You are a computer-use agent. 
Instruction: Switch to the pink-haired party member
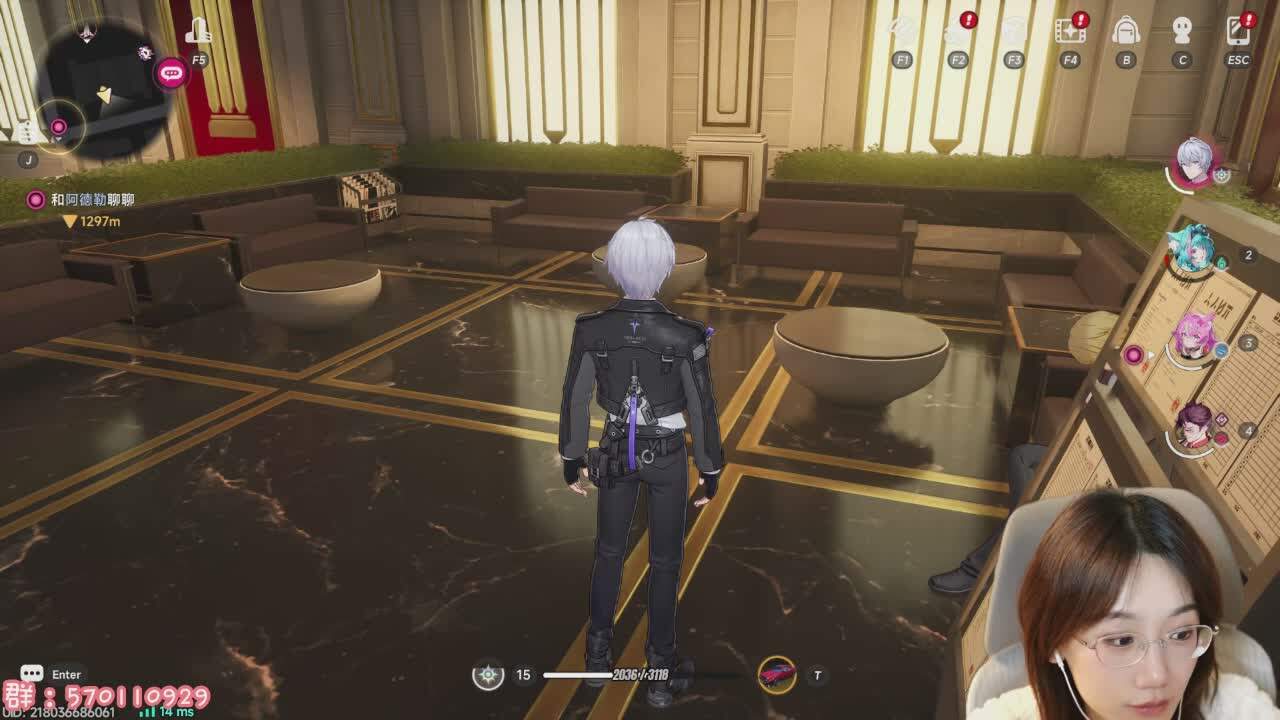[x=1193, y=338]
